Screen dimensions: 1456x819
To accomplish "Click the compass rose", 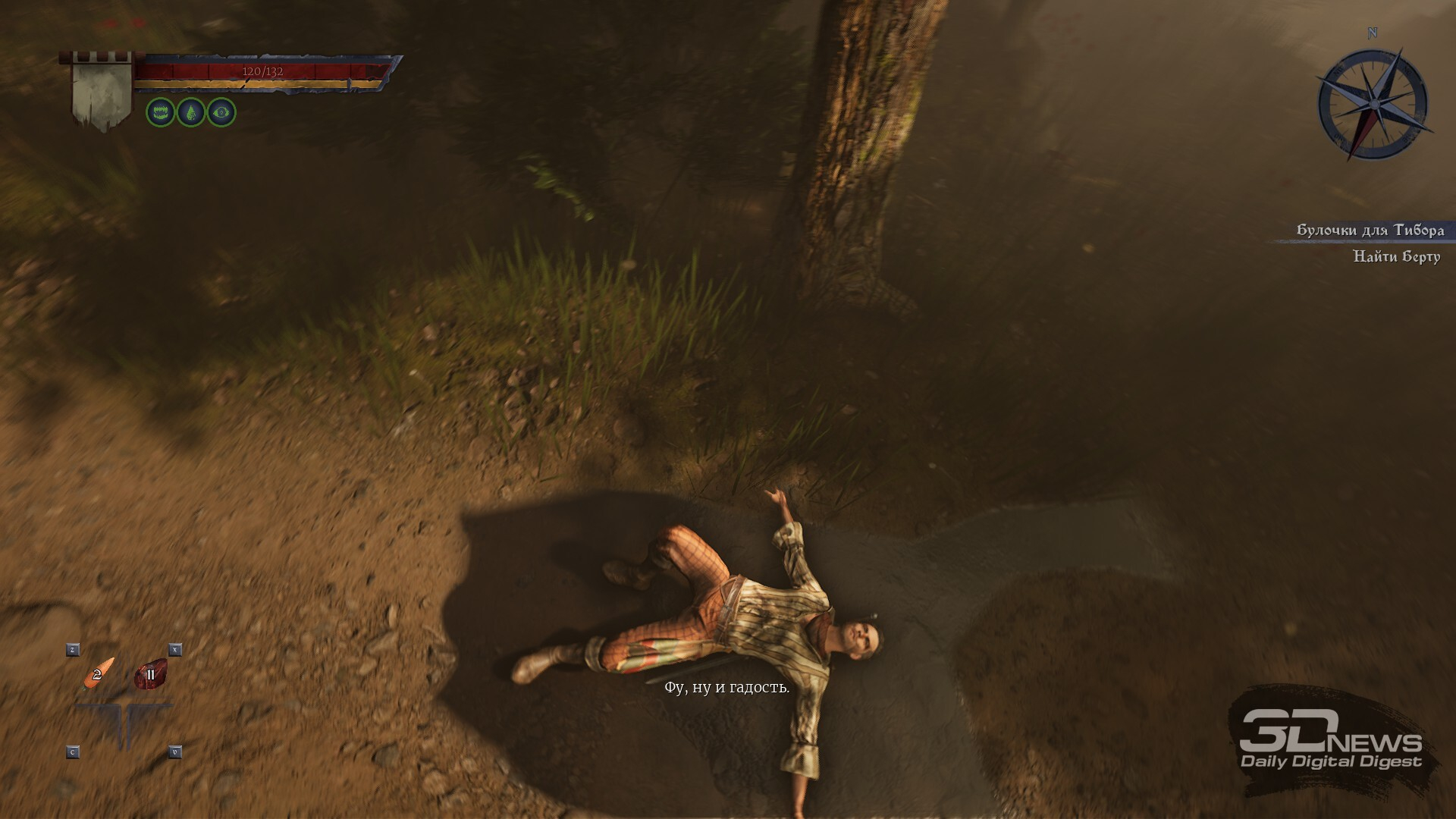I will click(x=1373, y=104).
